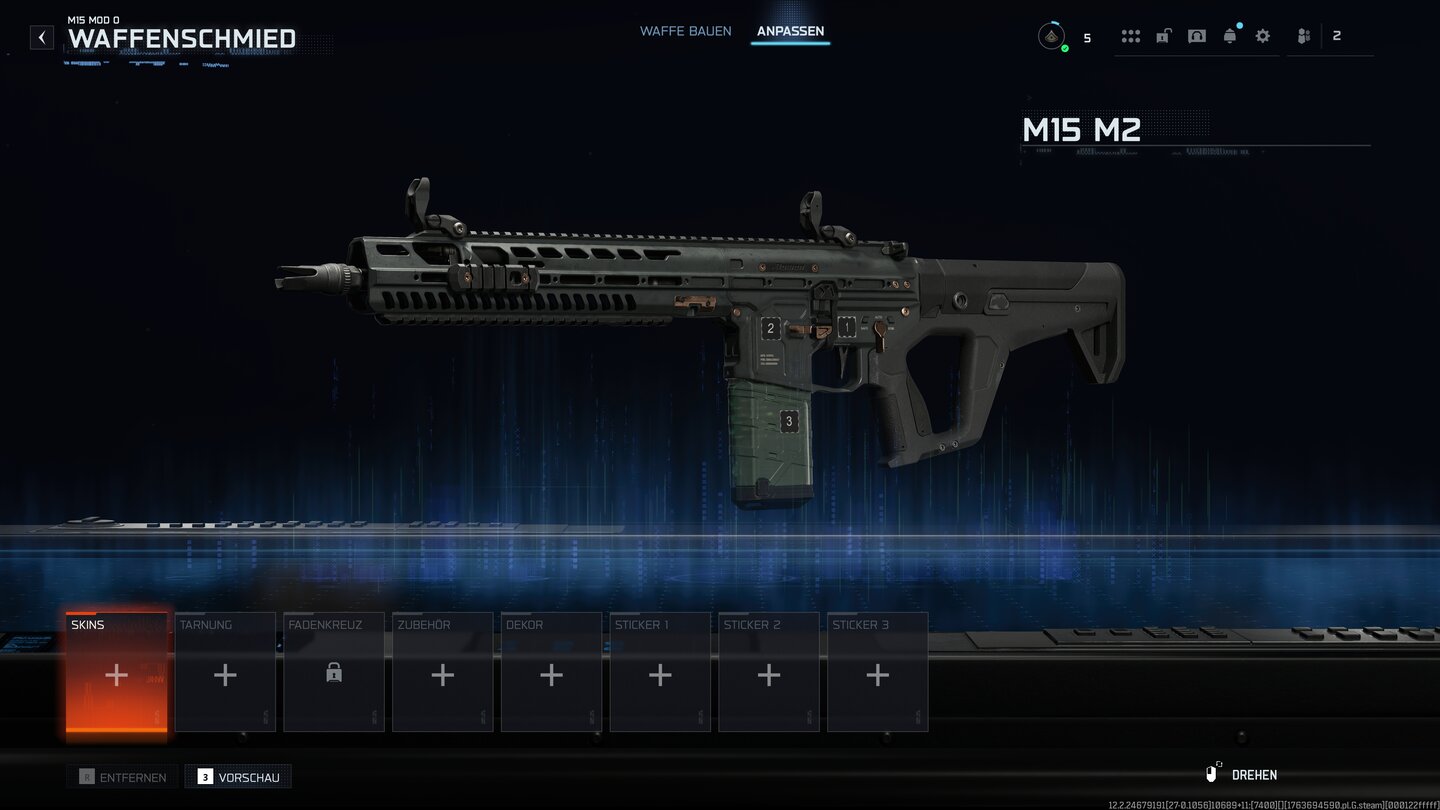Open the Zubehör slot
1440x810 pixels.
coord(442,673)
